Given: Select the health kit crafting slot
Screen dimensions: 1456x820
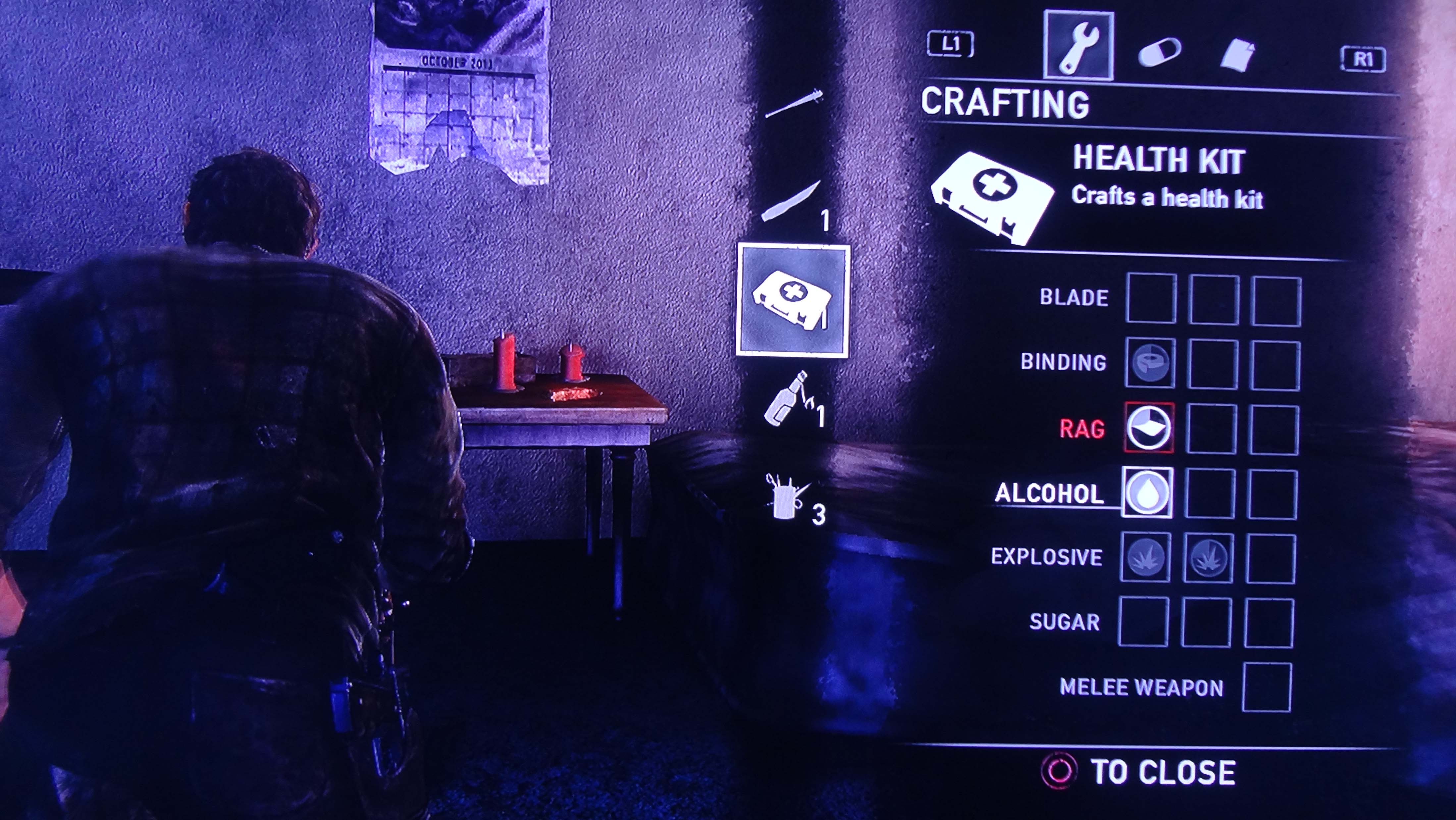Looking at the screenshot, I should point(793,300).
